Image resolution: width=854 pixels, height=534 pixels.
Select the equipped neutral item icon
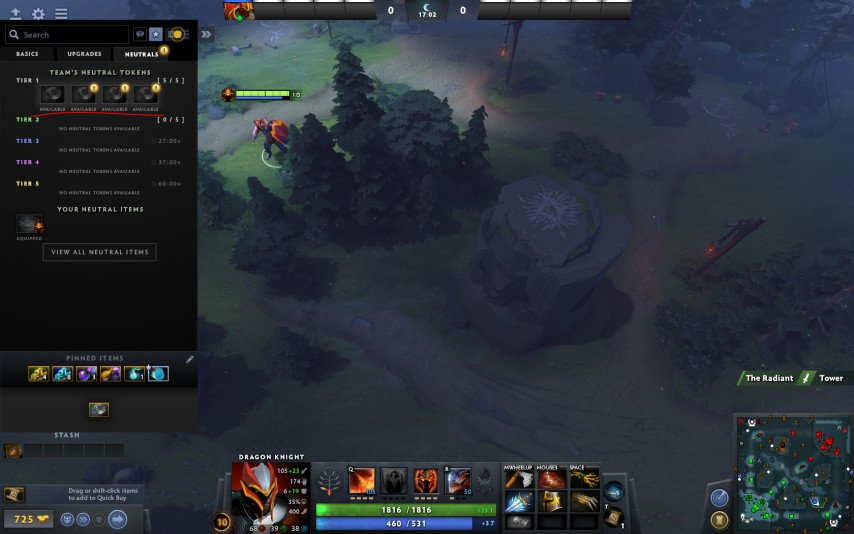[x=29, y=225]
